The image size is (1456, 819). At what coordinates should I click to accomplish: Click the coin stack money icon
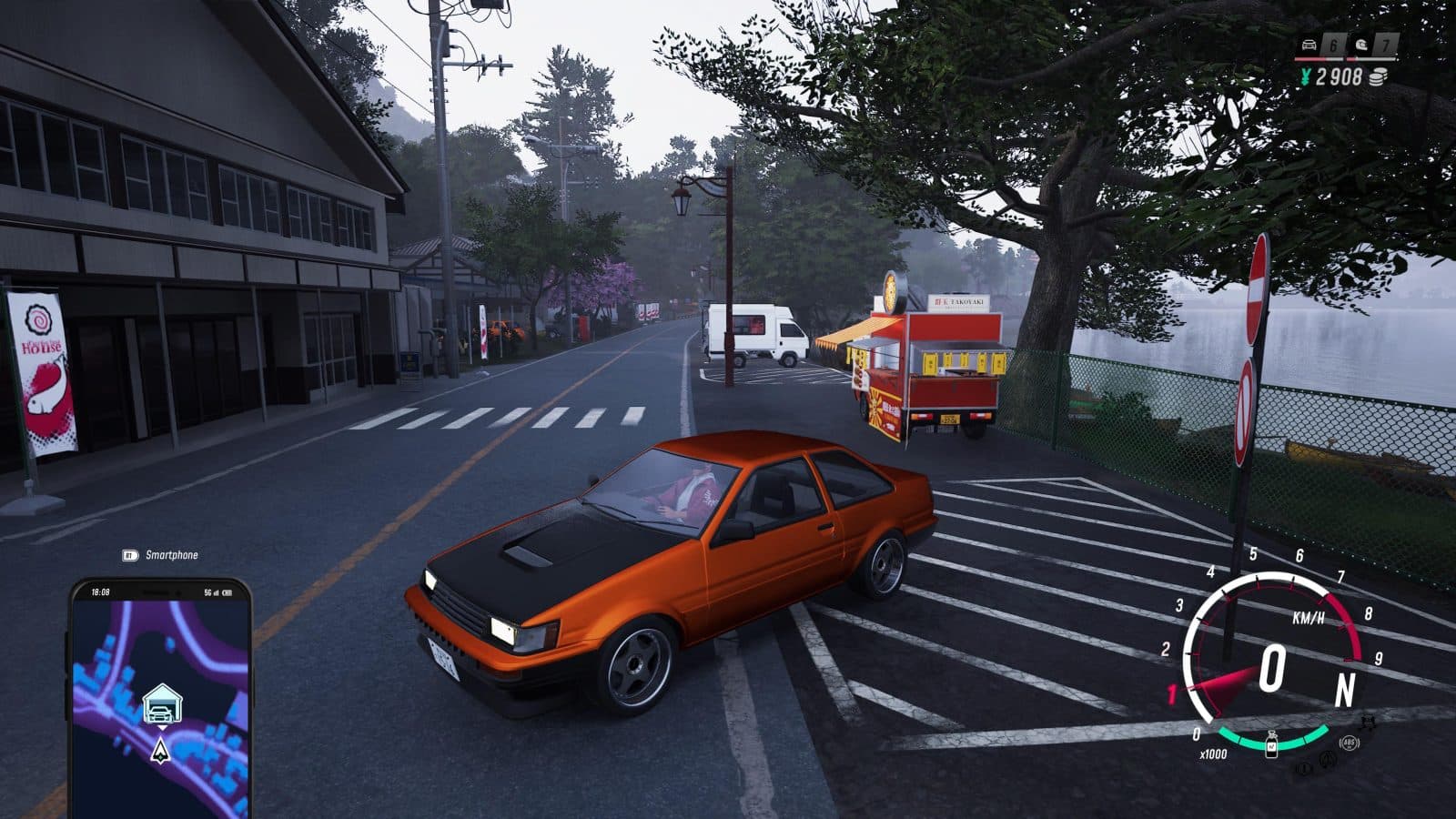tap(1380, 77)
